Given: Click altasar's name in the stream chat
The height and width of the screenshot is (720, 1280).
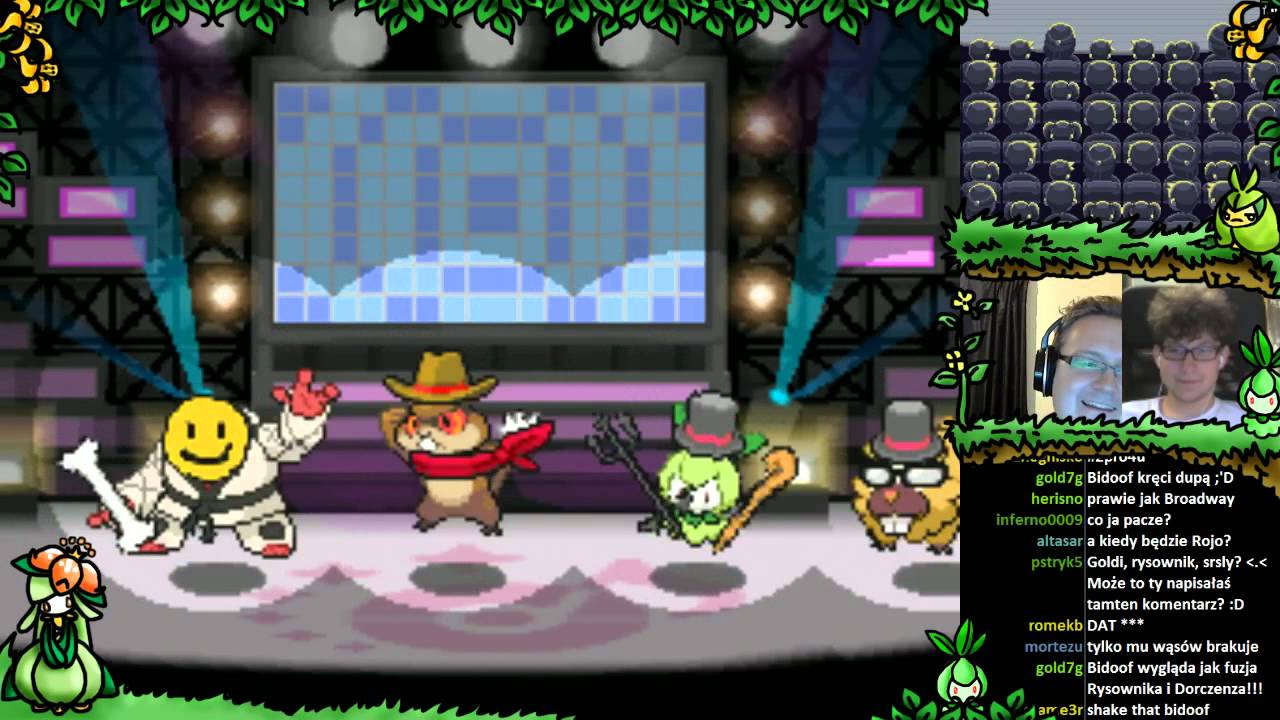Looking at the screenshot, I should coord(1059,541).
